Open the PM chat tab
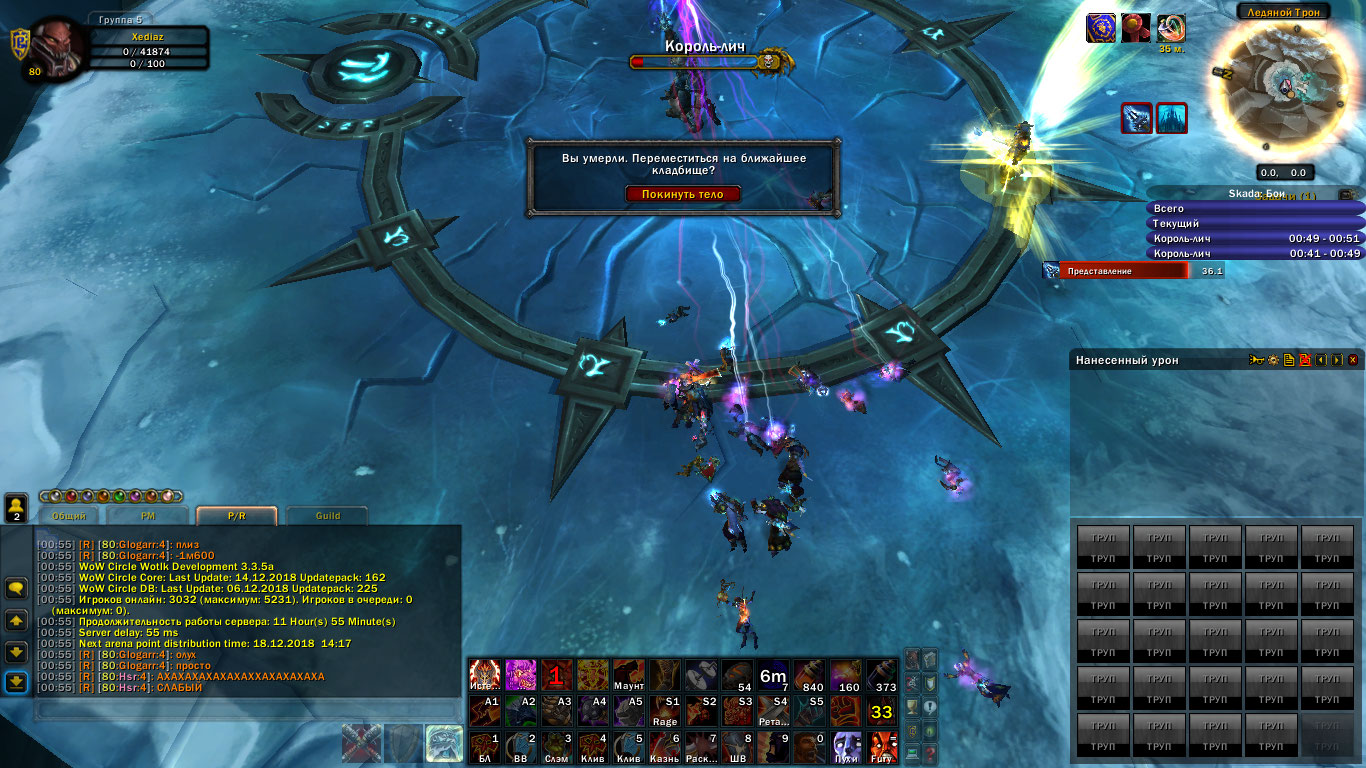This screenshot has height=768, width=1366. pos(147,516)
